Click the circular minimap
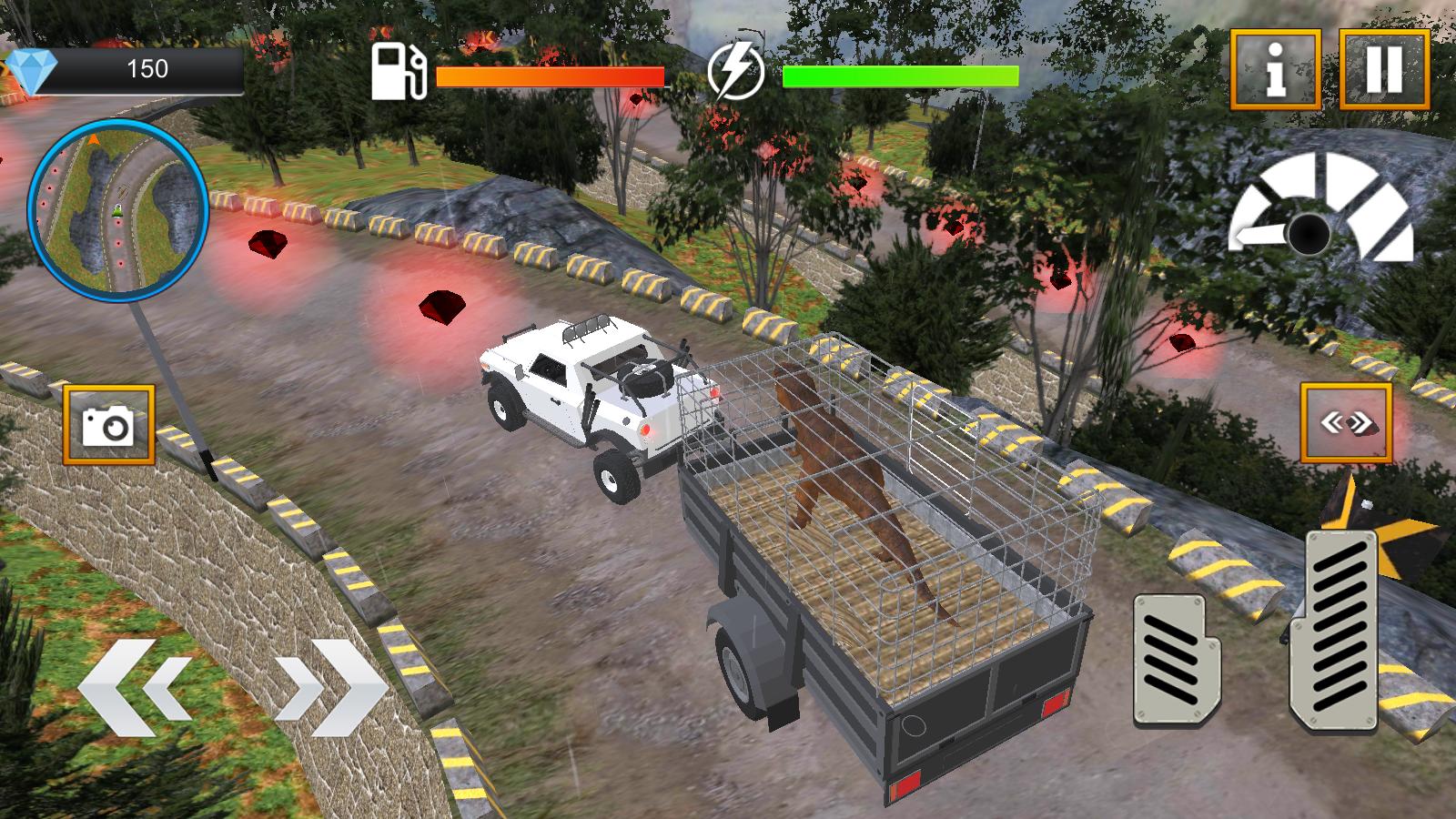1456x819 pixels. tap(119, 210)
